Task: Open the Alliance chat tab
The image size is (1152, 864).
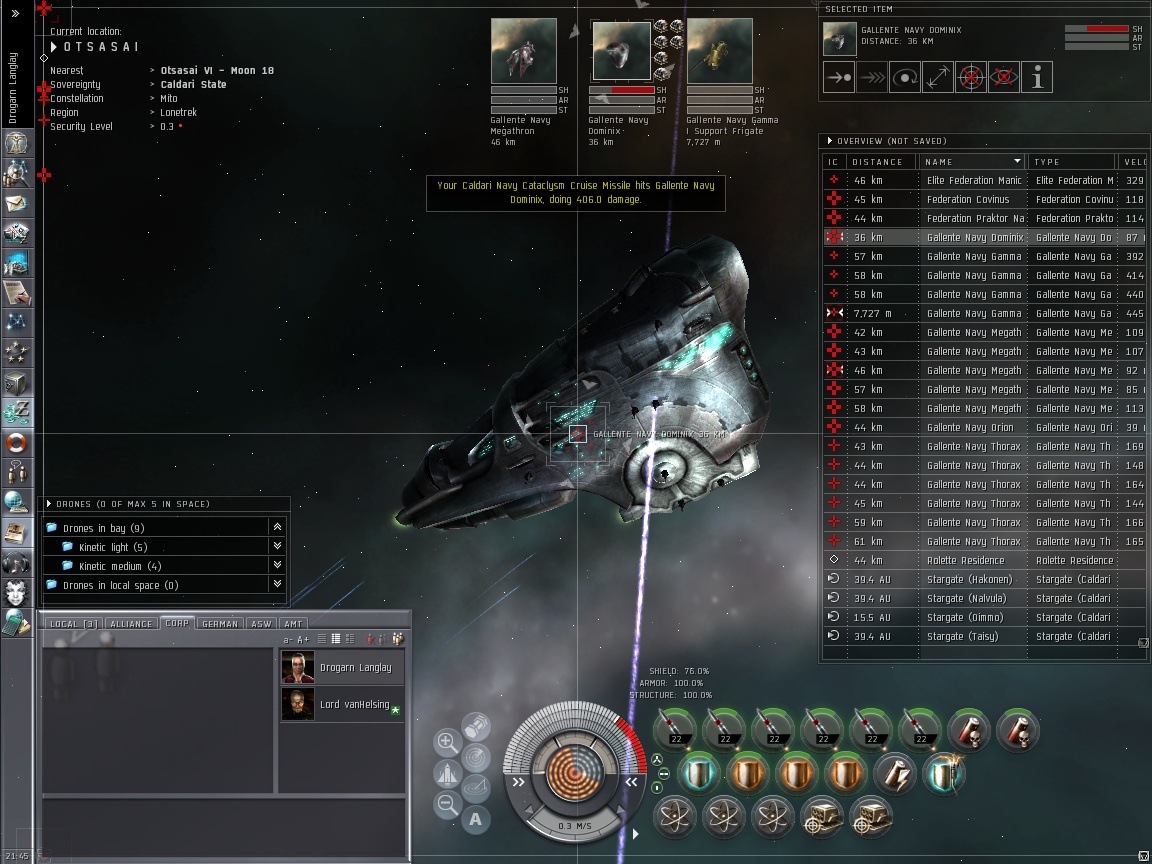Action: pos(131,624)
